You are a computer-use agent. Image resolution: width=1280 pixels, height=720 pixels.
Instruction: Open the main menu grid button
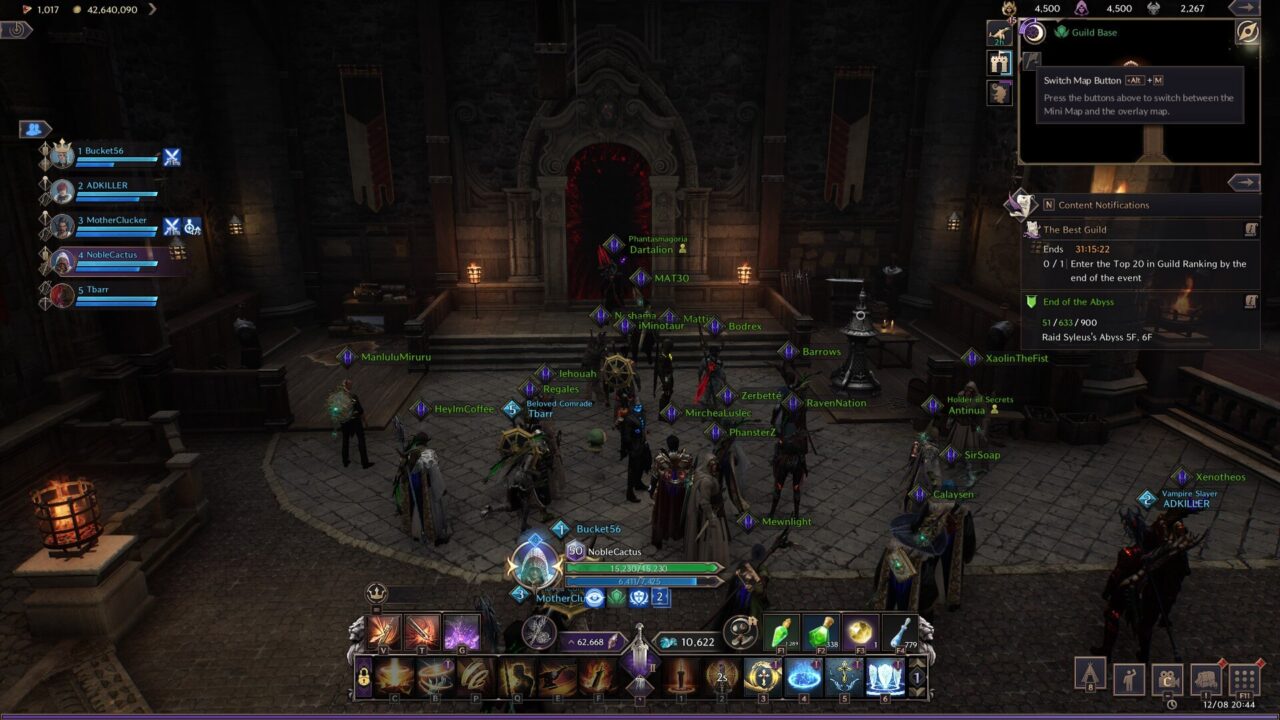click(x=1244, y=679)
